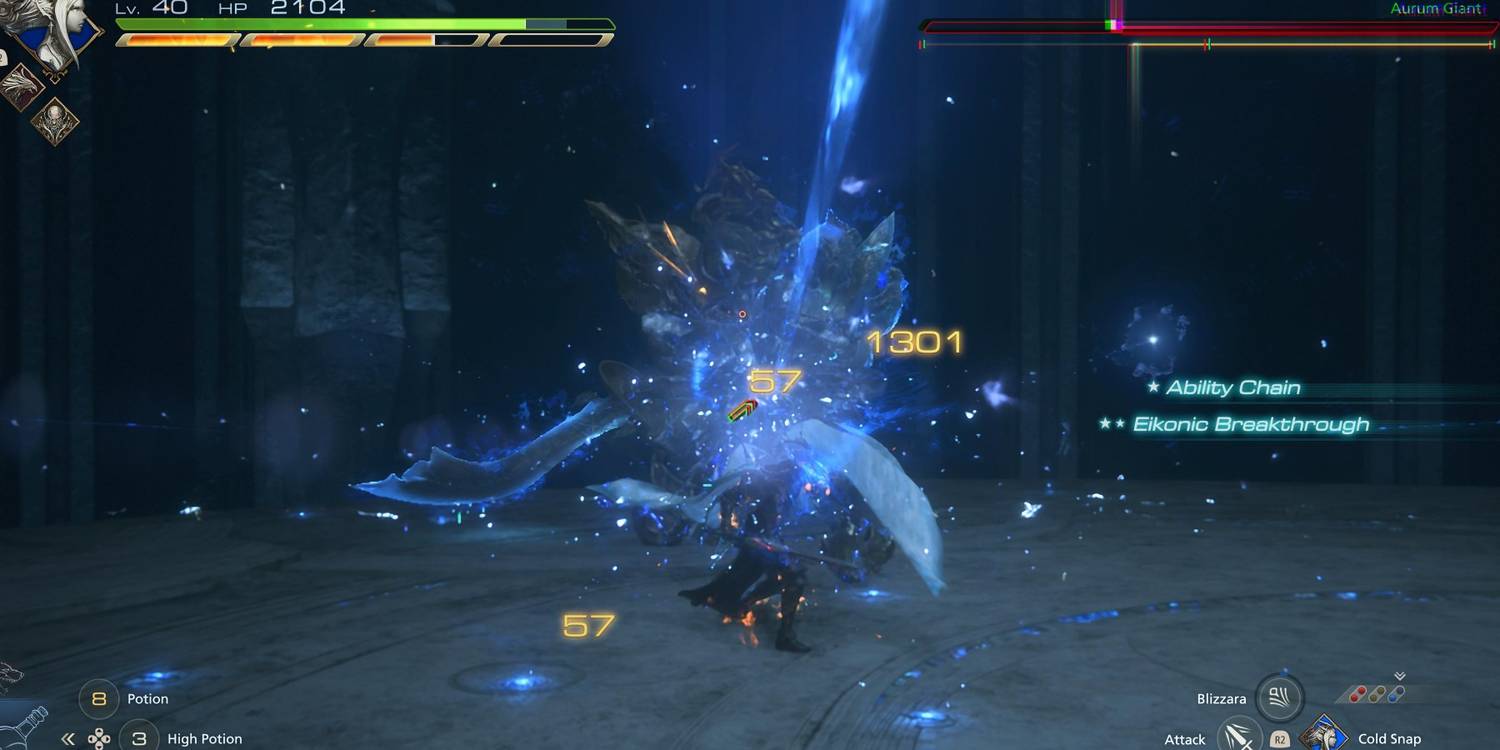The width and height of the screenshot is (1500, 750).
Task: Click the 1301 damage number
Action: point(915,341)
